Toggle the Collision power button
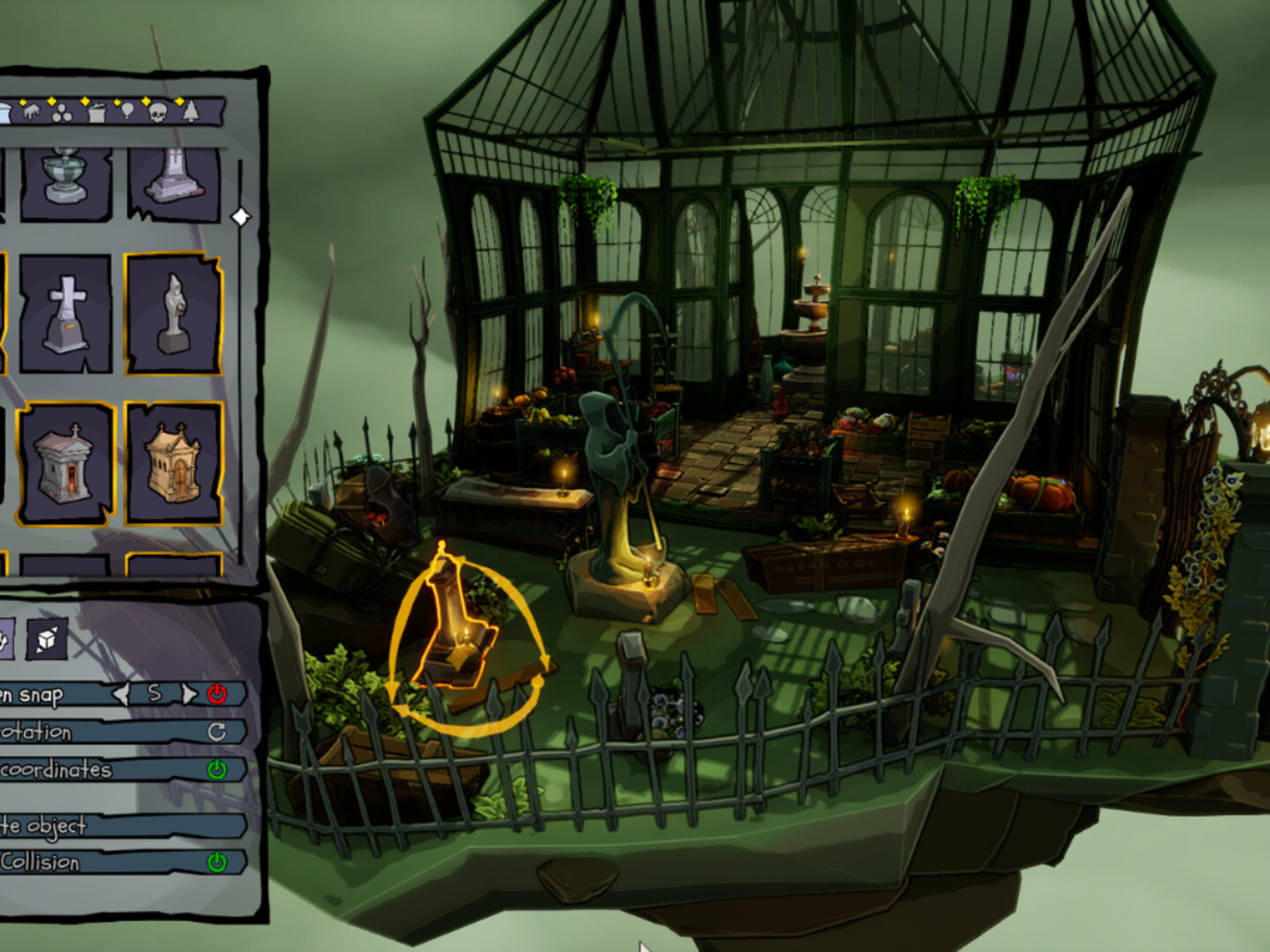The height and width of the screenshot is (952, 1270). click(x=216, y=862)
